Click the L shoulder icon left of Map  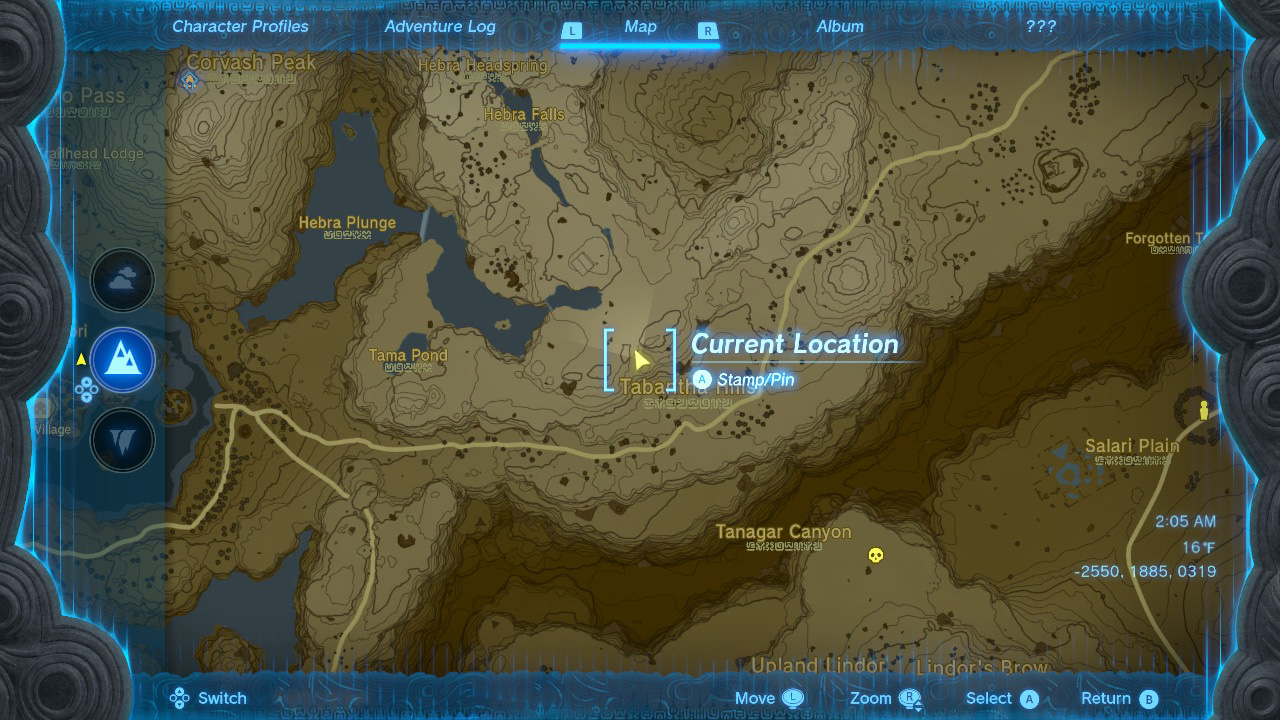[572, 31]
